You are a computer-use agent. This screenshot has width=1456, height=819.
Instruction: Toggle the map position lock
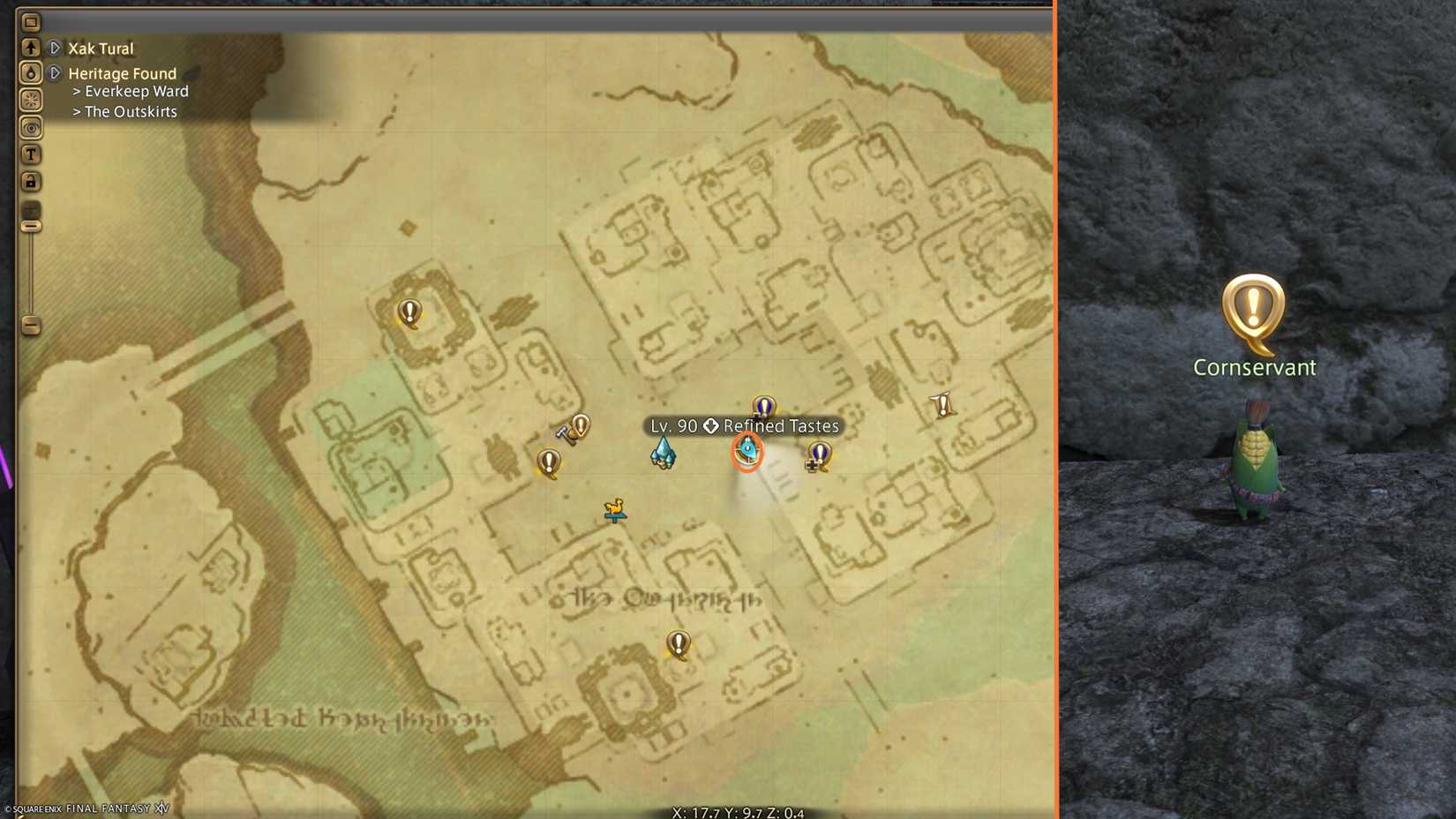pyautogui.click(x=31, y=181)
